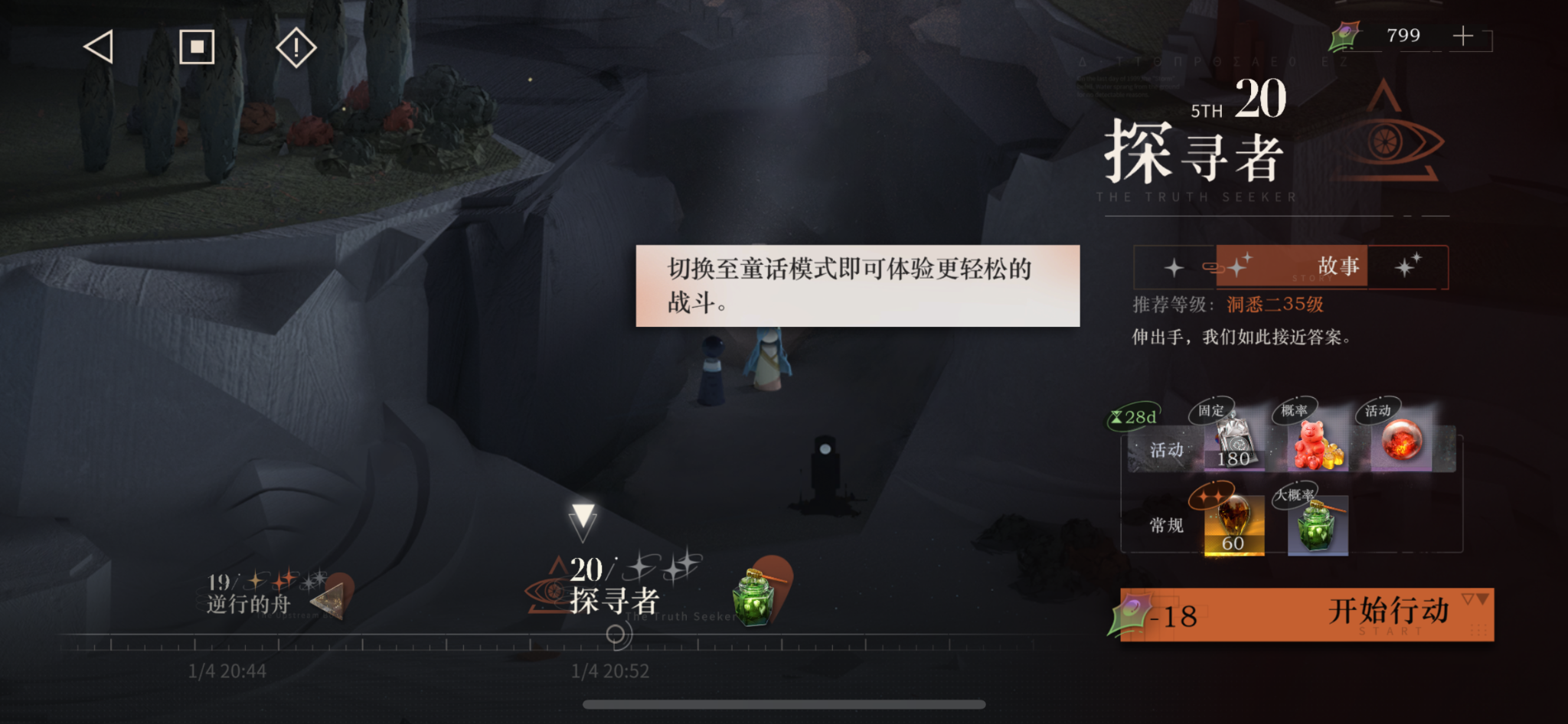The image size is (1568, 724).
Task: Tap the plus to add more currency
Action: tap(1463, 35)
